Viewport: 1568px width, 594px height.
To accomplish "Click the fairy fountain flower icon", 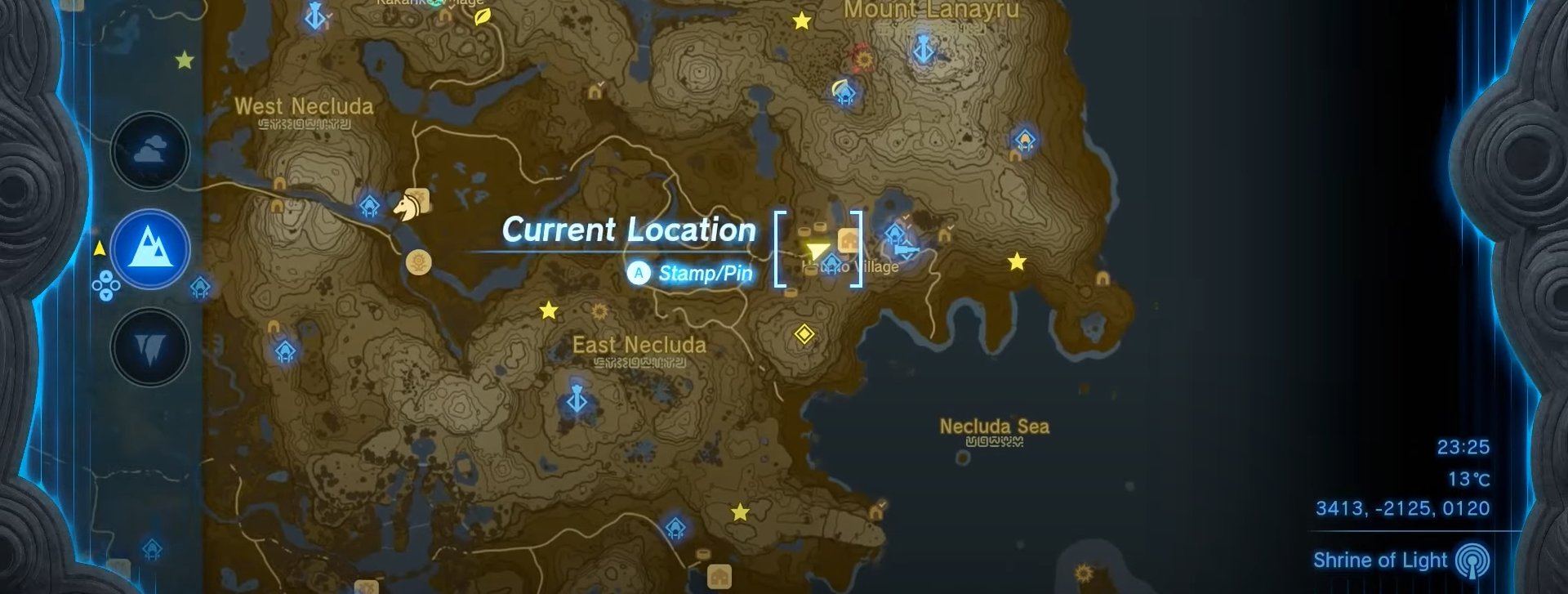I will [417, 262].
